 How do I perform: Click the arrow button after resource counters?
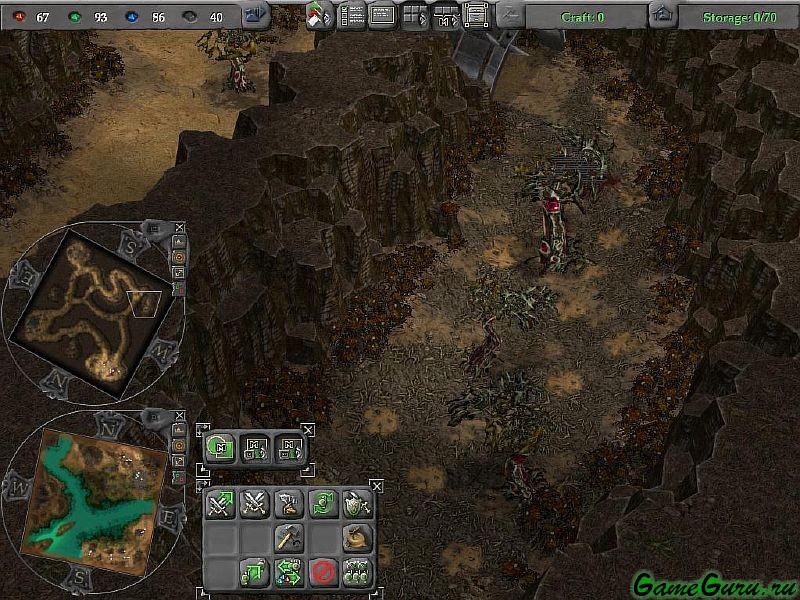click(x=256, y=15)
